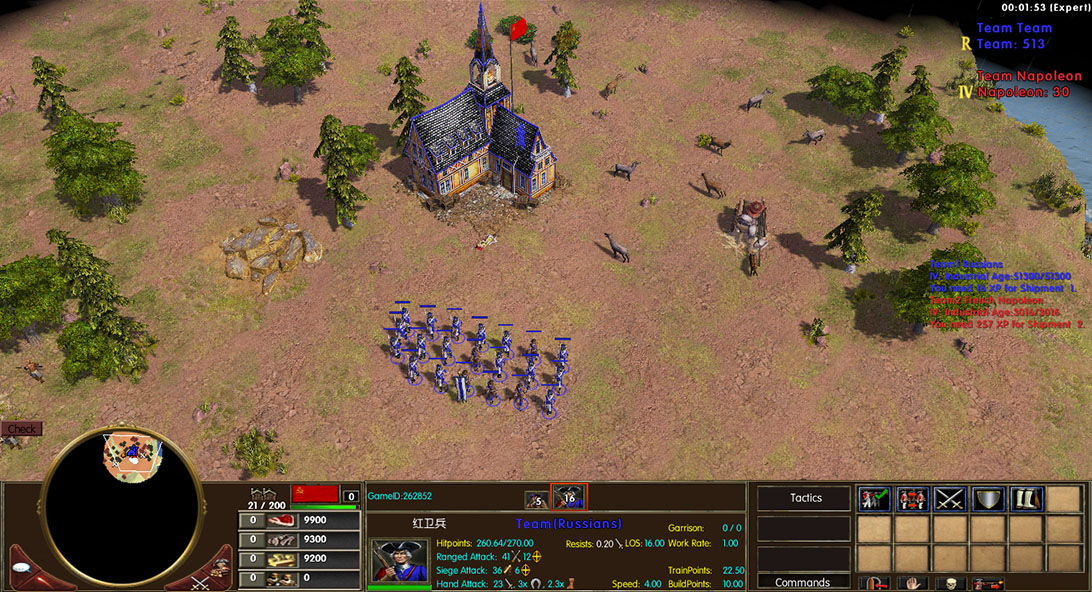Activate the crossed swords melee tactic
The image size is (1092, 592).
(950, 498)
